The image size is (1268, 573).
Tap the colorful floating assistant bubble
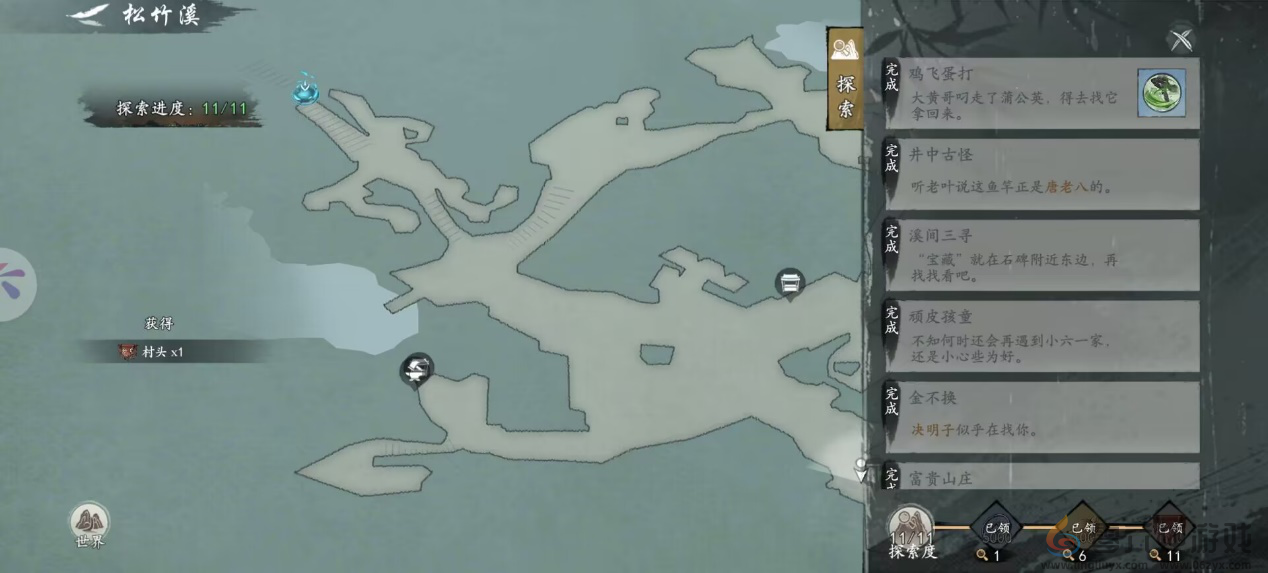click(x=16, y=284)
